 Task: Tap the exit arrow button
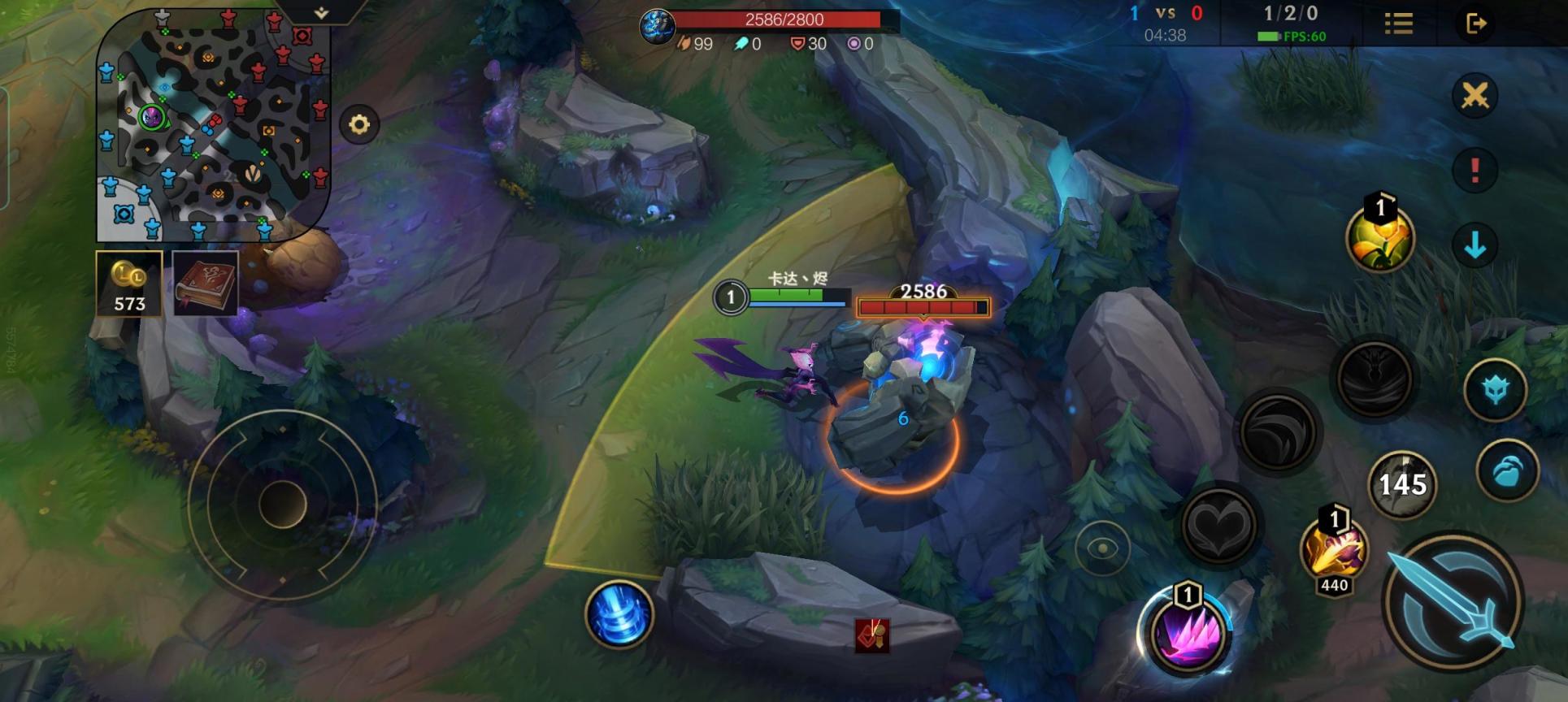(x=1476, y=24)
